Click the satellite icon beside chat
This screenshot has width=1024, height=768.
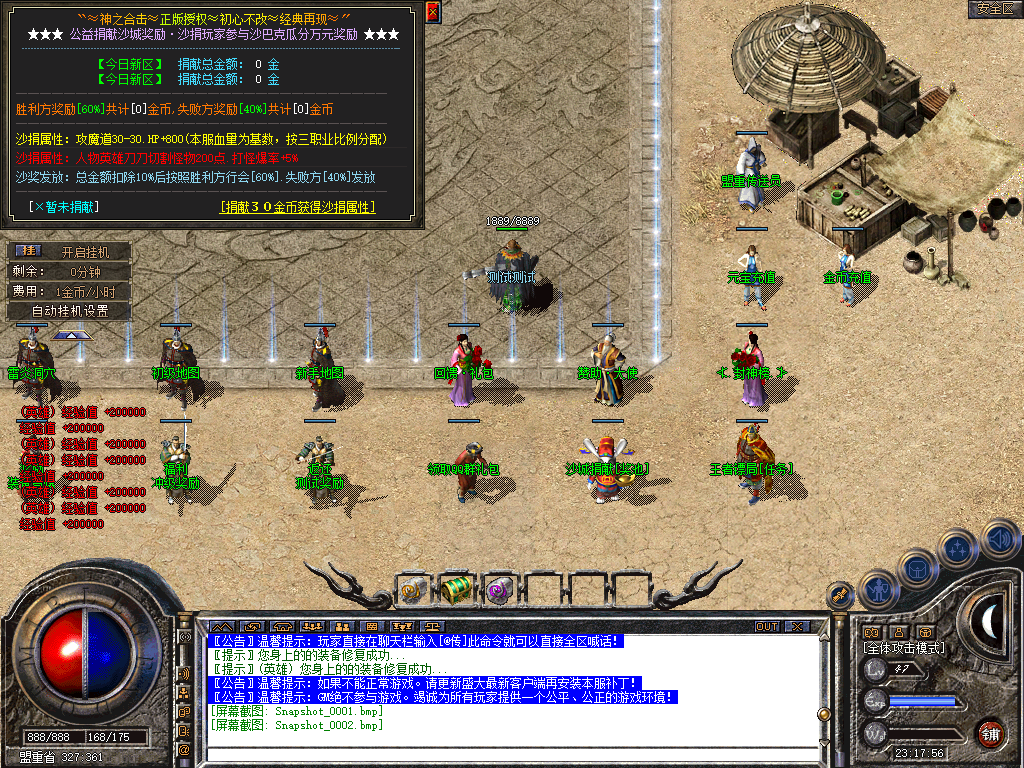coord(840,596)
